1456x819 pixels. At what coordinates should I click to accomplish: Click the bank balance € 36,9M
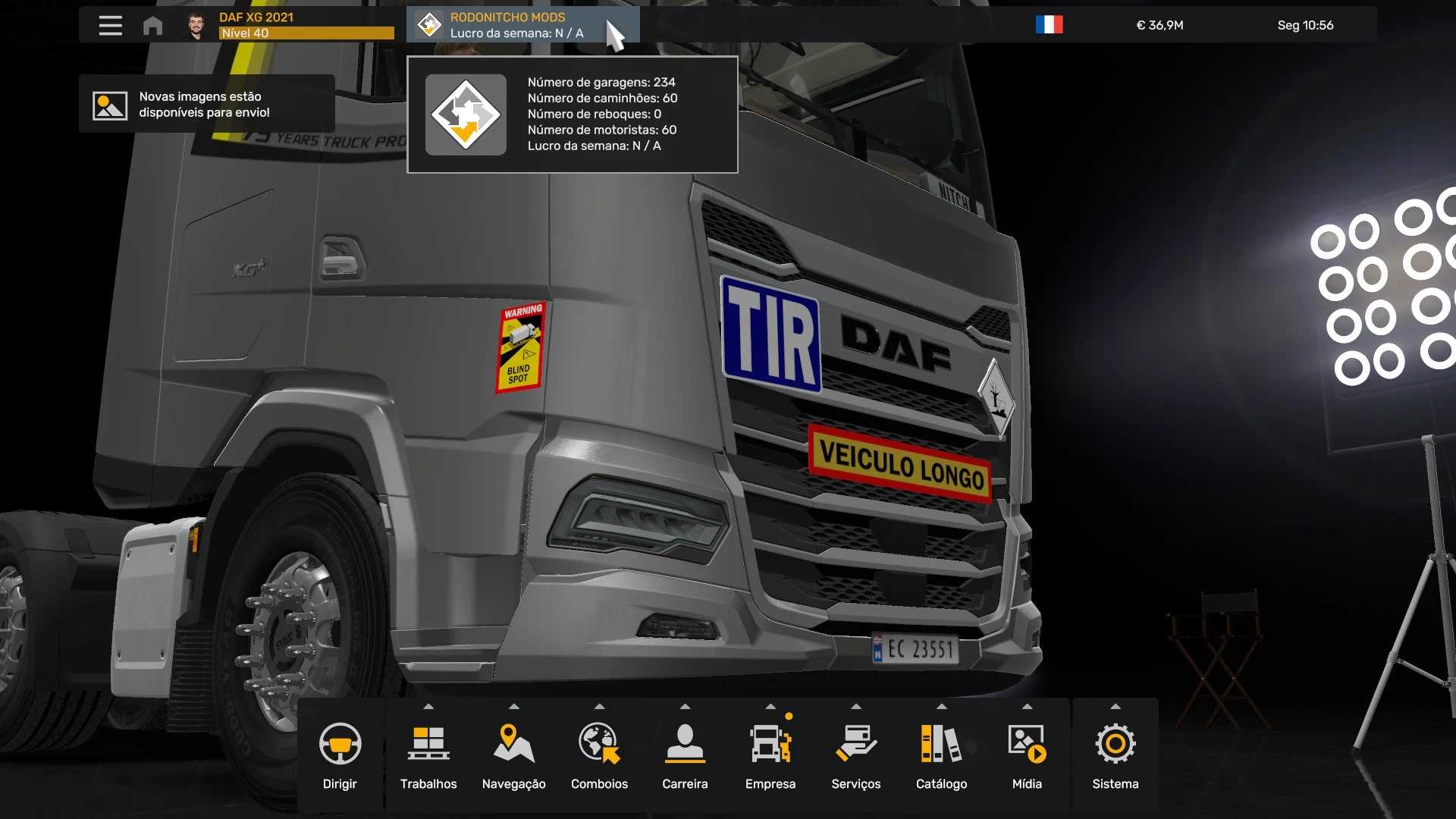coord(1159,25)
